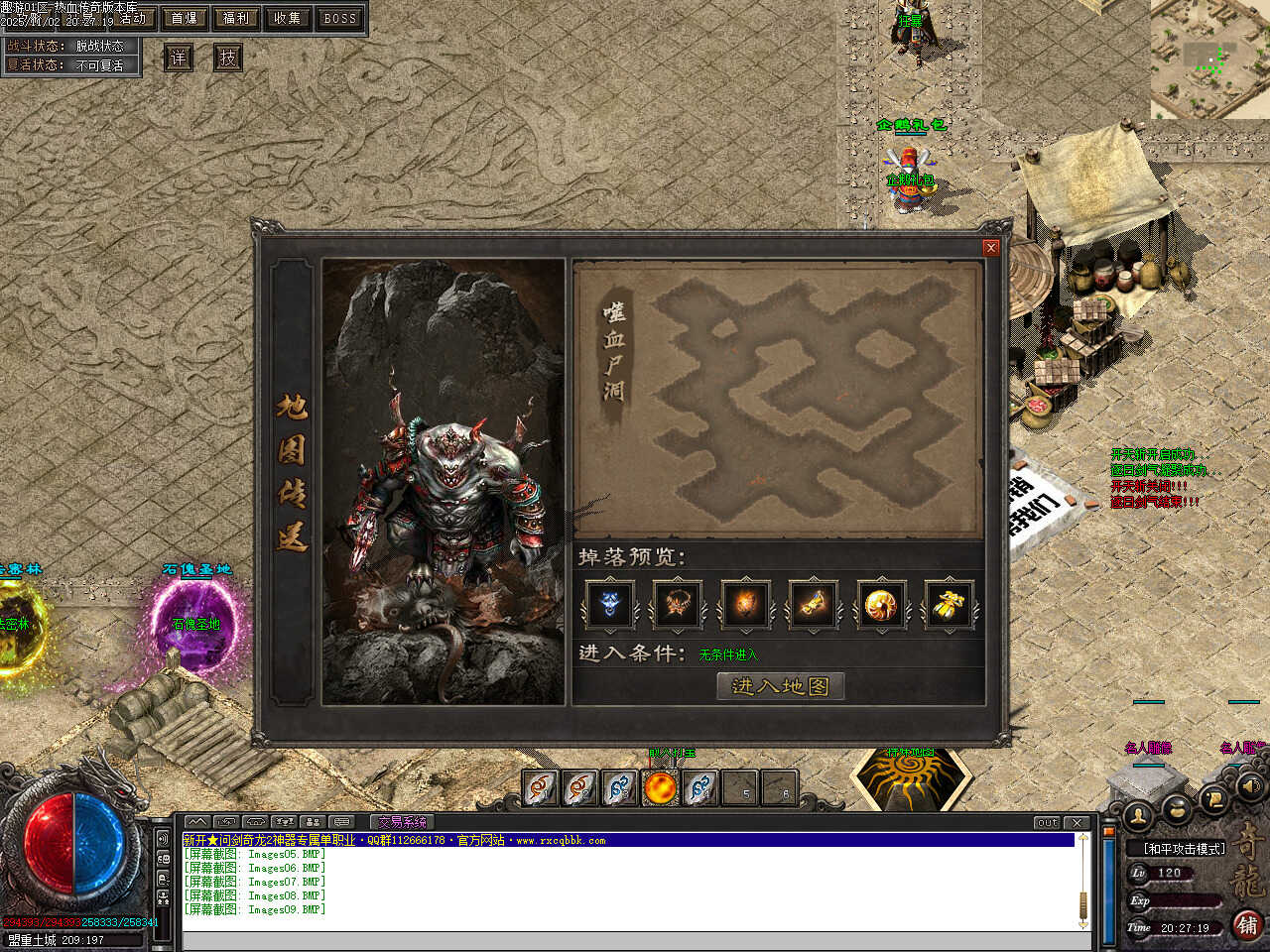The height and width of the screenshot is (952, 1270).
Task: Activate the fireball skill on the hotbar
Action: click(x=660, y=788)
